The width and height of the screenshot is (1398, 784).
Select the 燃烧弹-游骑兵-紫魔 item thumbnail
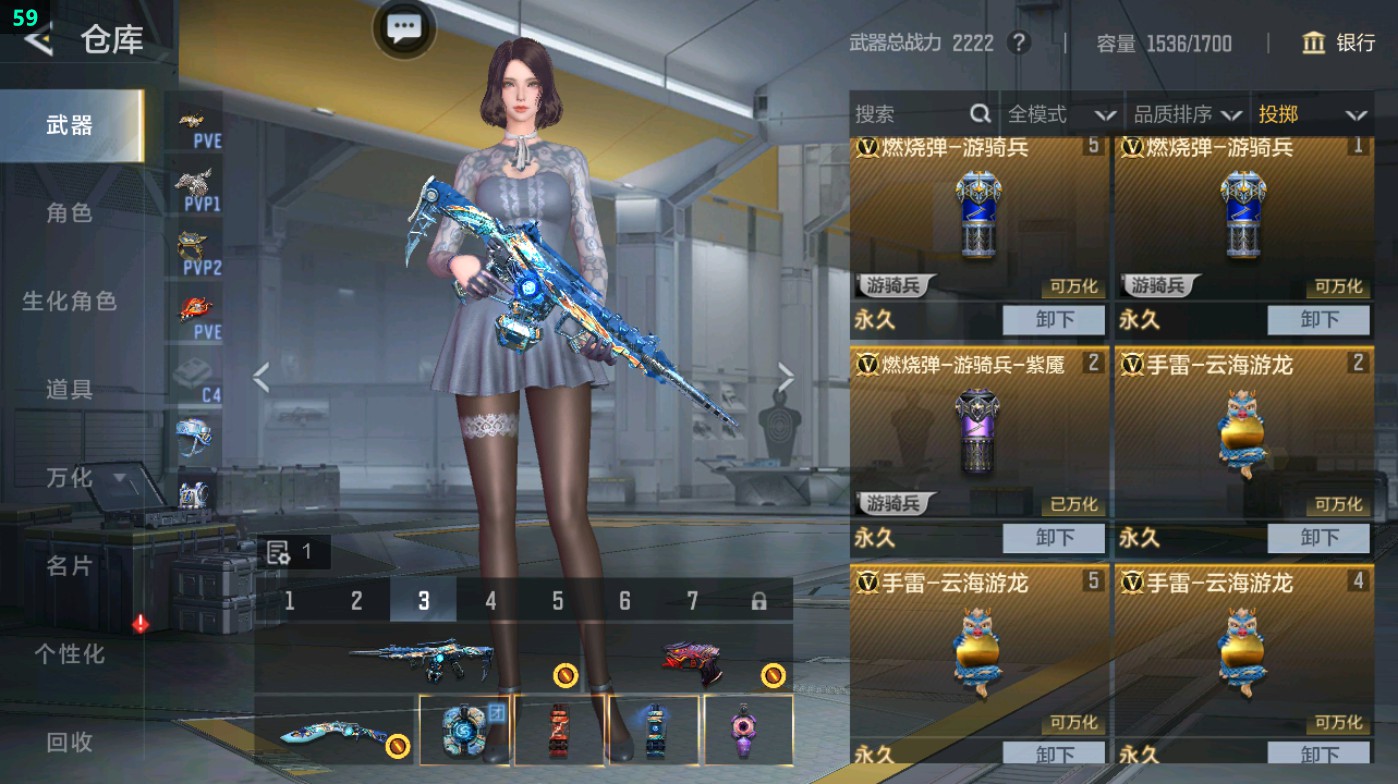pos(976,430)
